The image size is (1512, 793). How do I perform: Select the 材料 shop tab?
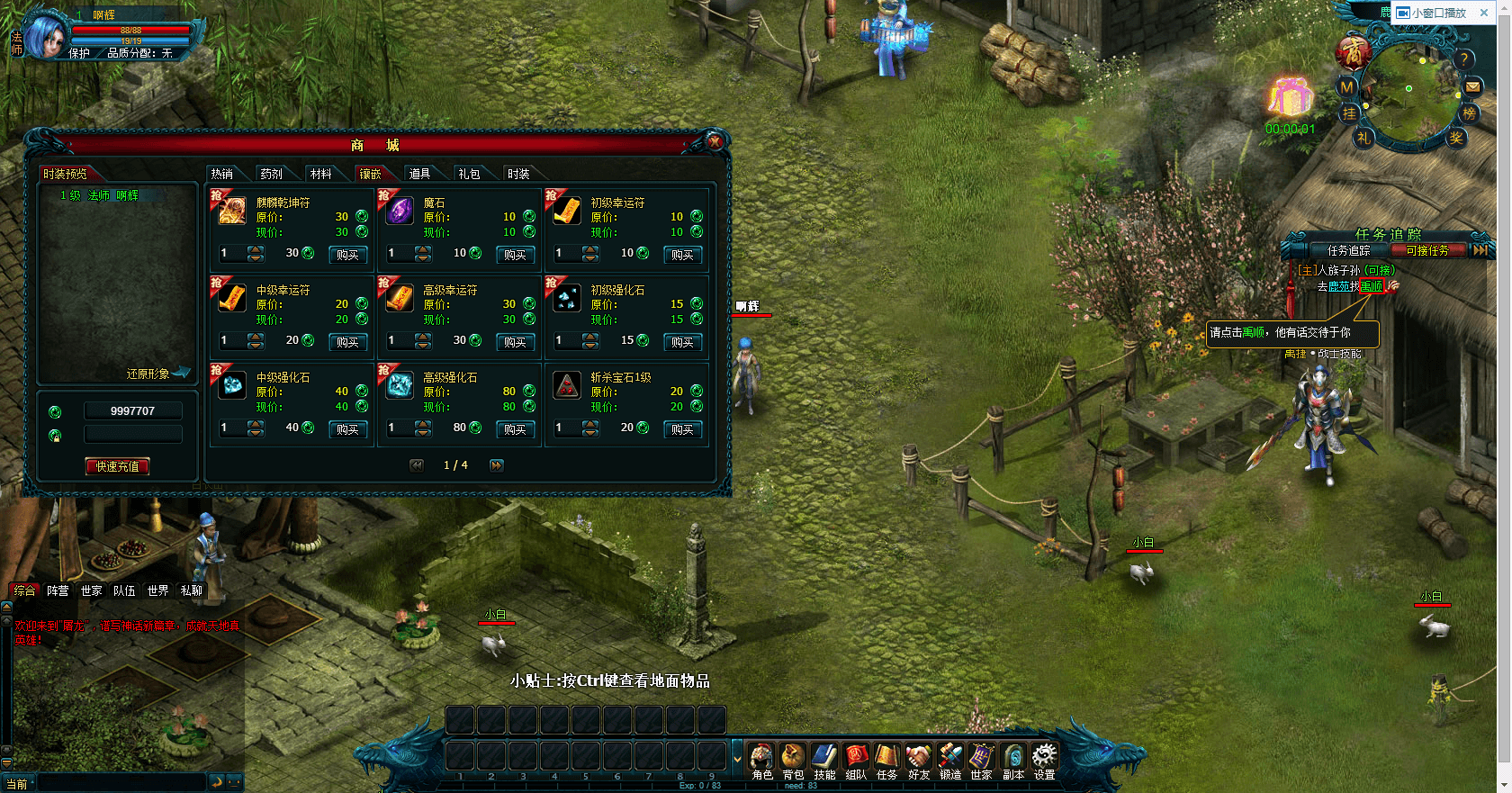tap(320, 174)
